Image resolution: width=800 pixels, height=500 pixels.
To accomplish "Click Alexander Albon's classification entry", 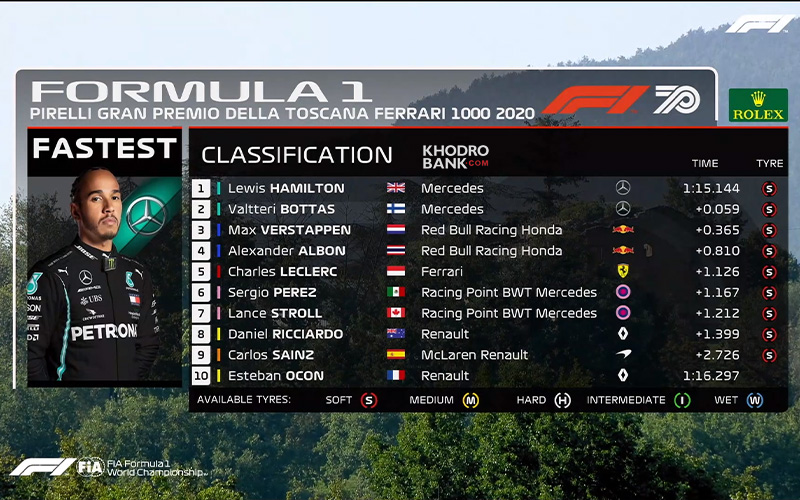I will 287,251.
